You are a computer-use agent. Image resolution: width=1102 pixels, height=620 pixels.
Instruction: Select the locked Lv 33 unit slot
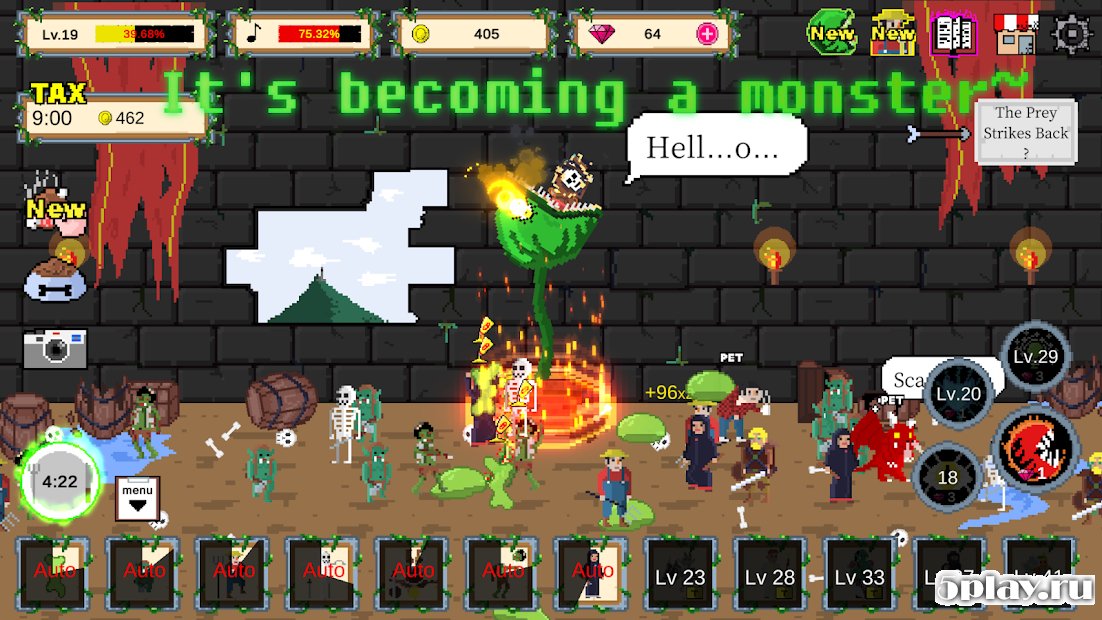click(x=859, y=576)
